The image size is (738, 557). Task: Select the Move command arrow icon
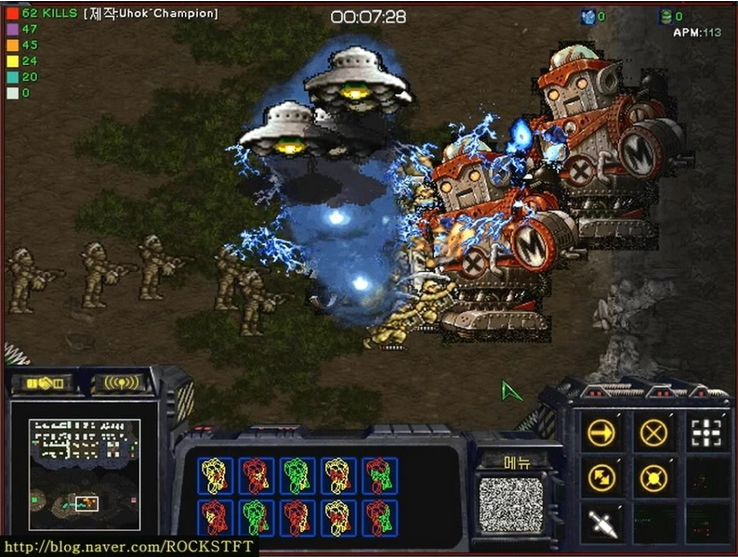[600, 432]
